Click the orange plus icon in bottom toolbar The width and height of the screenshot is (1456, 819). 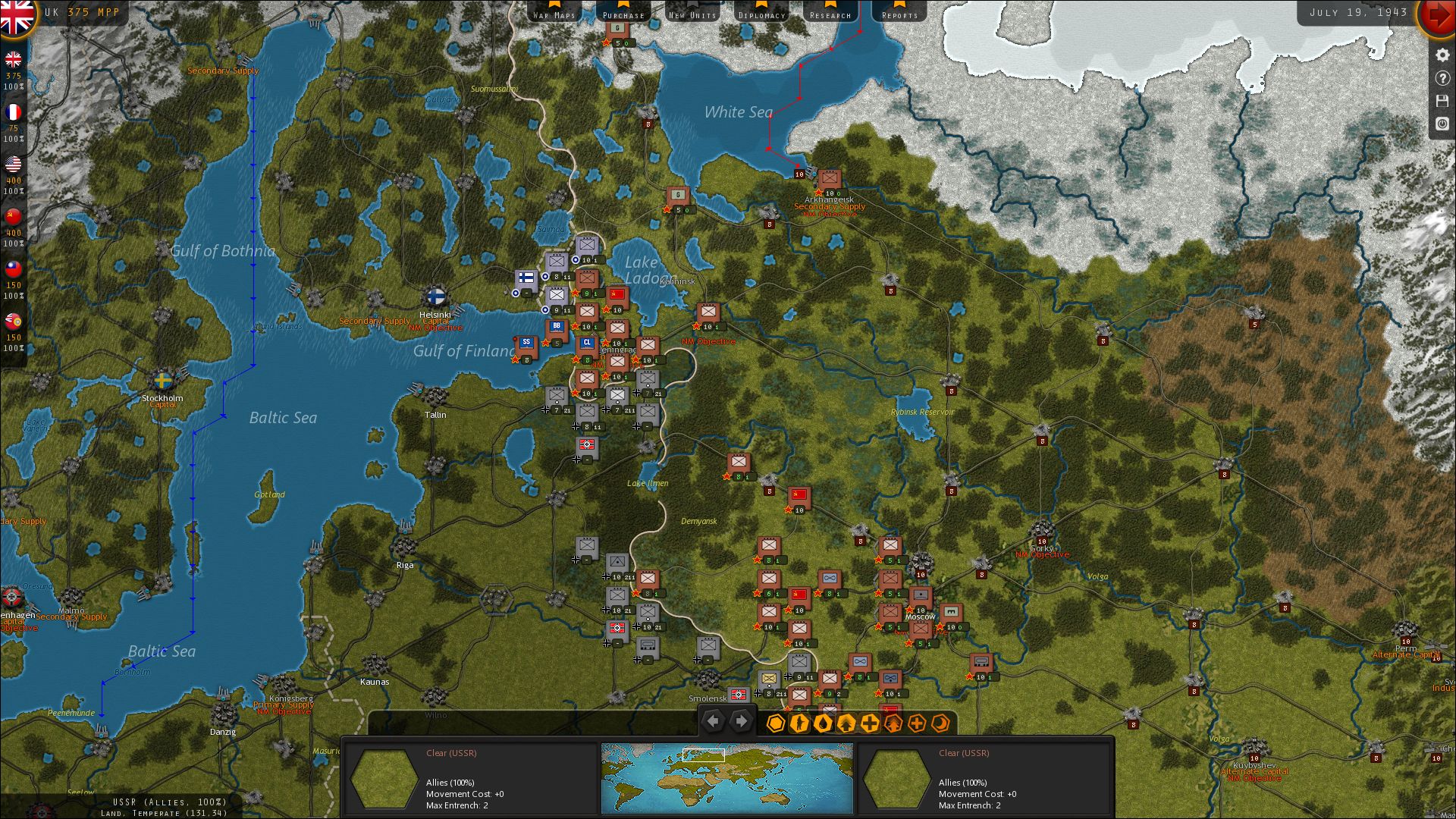click(915, 723)
